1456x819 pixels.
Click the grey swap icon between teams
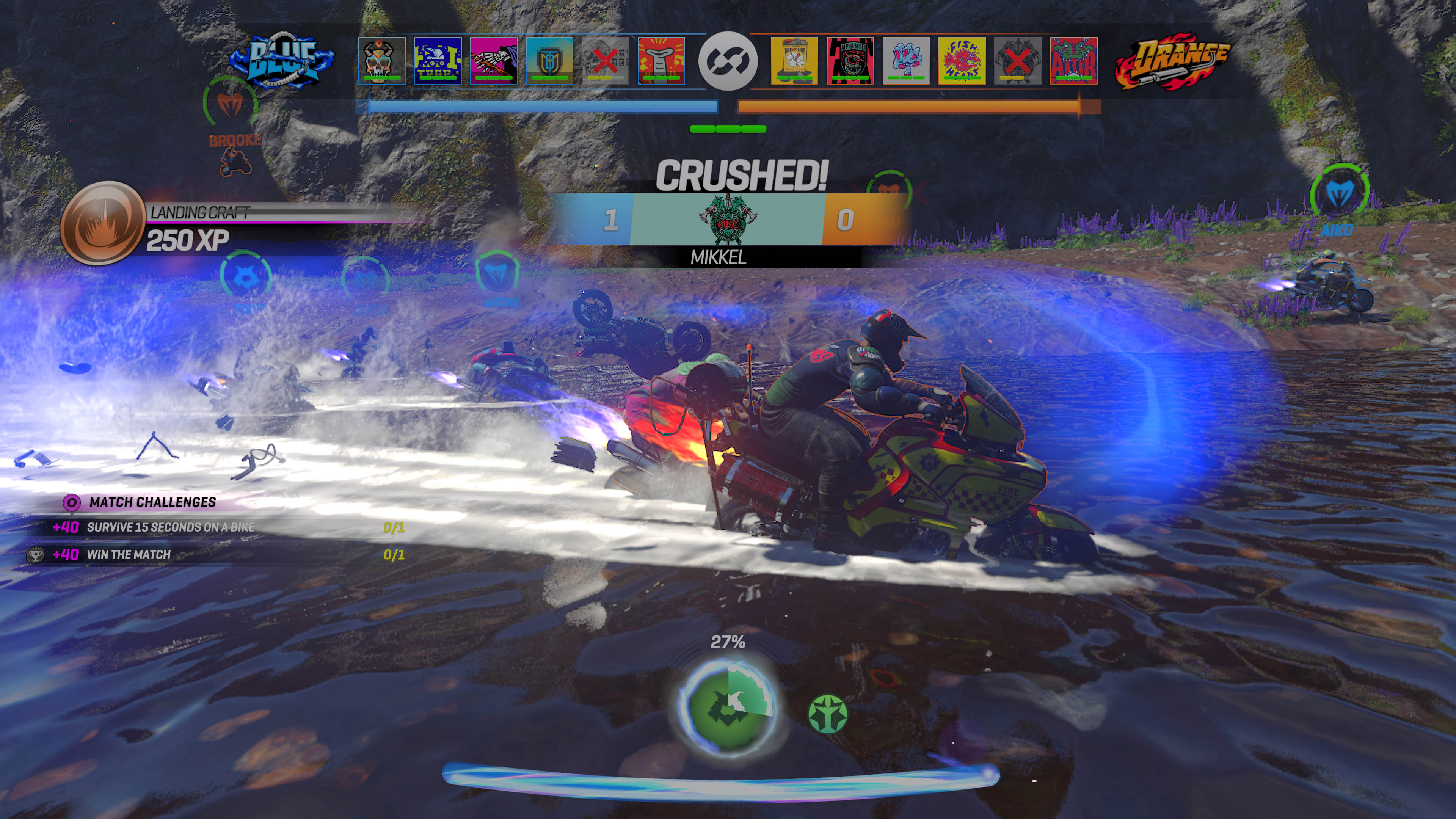[x=728, y=61]
